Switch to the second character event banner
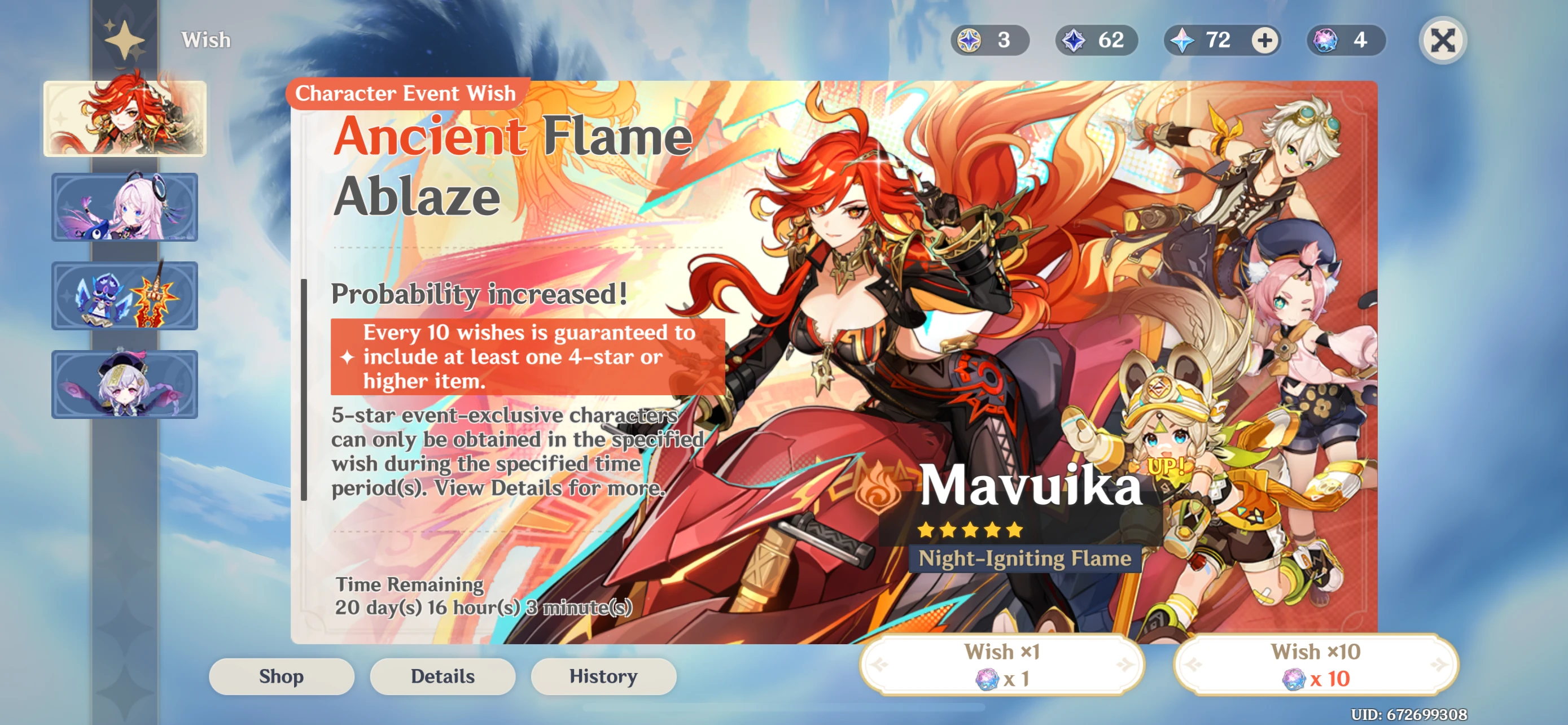 coord(124,208)
